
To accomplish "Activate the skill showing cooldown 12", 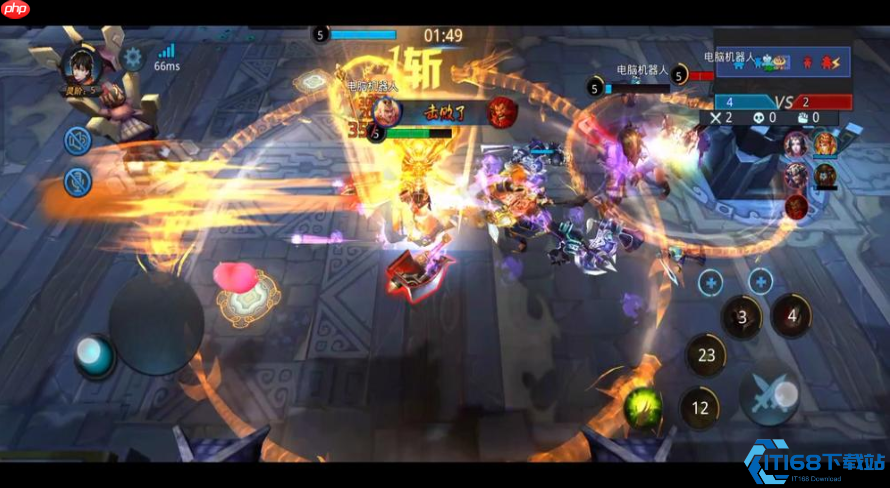I will [700, 407].
